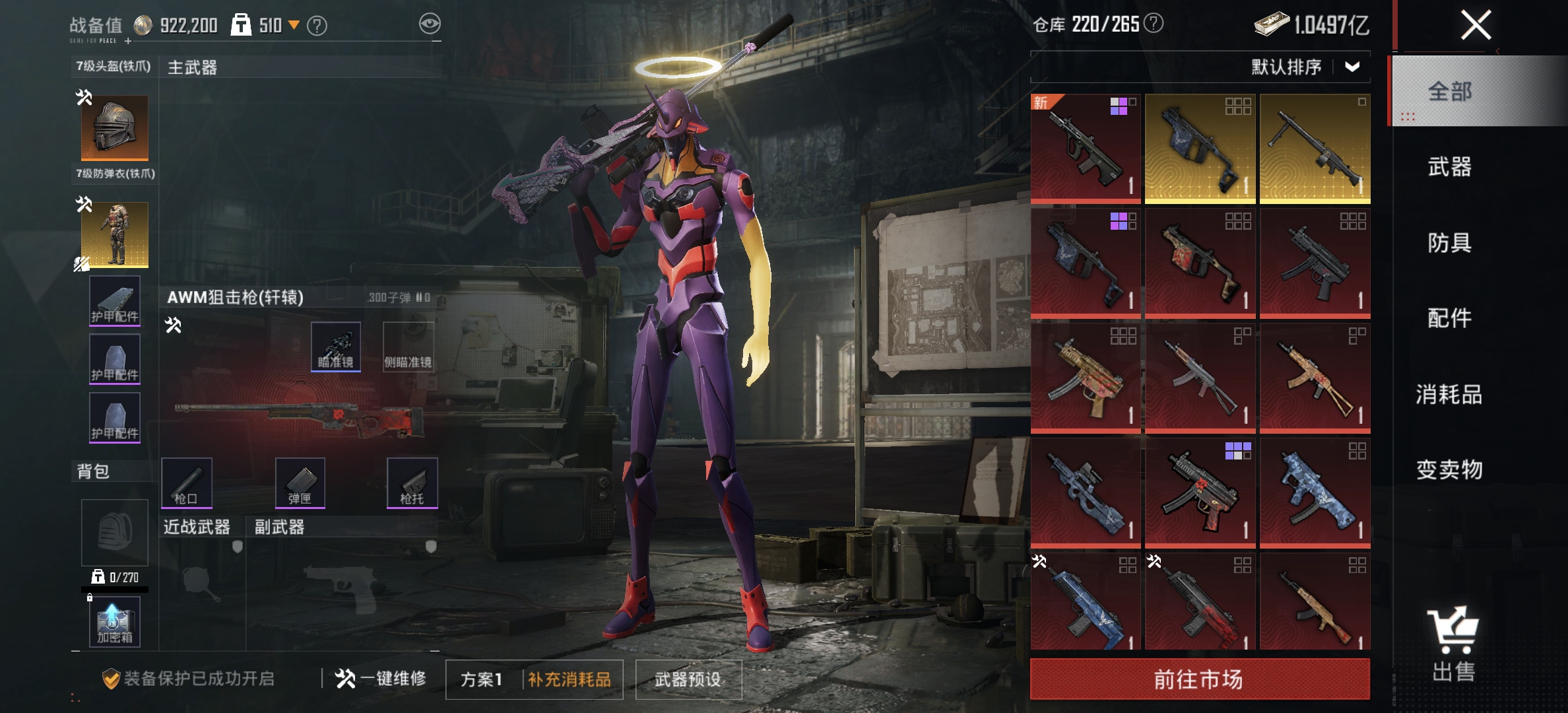Go to market via 前往市场
1568x713 pixels.
pos(1199,679)
